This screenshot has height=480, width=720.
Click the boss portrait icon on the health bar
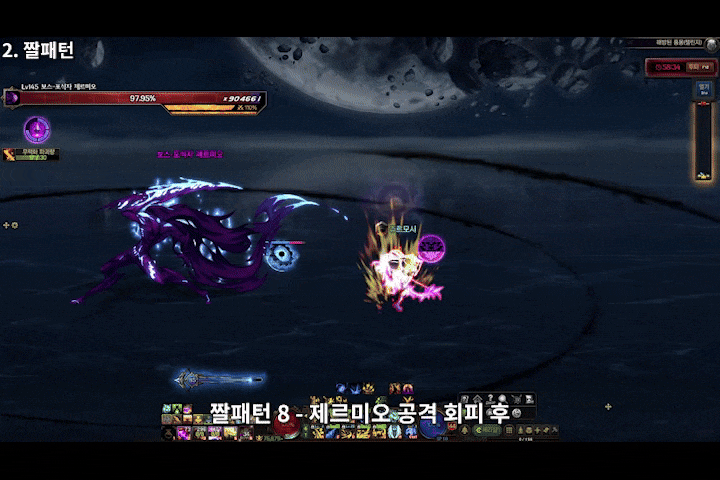coord(13,98)
